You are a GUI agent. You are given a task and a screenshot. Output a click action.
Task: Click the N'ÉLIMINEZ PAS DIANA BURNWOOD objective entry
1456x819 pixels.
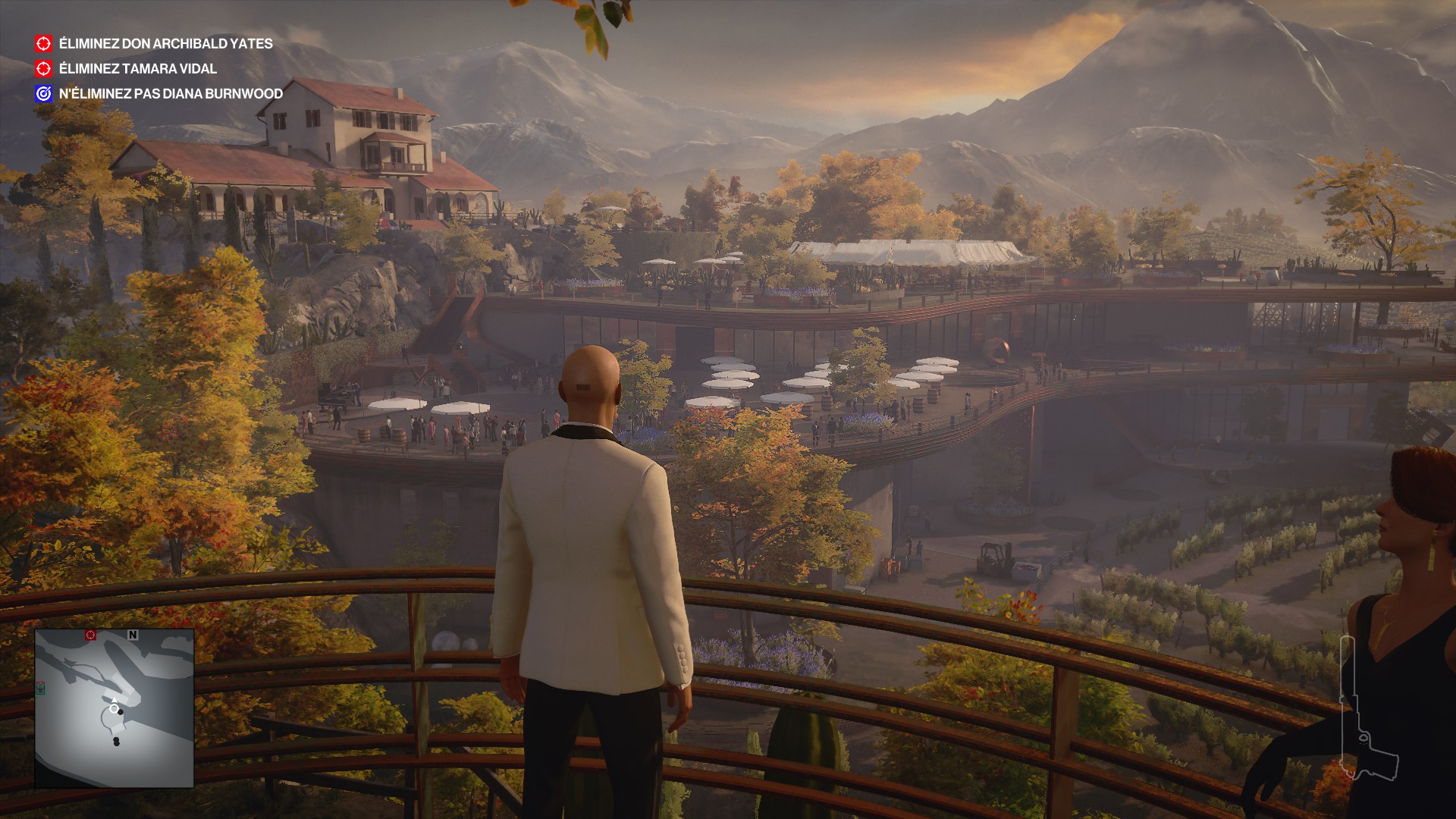(168, 94)
